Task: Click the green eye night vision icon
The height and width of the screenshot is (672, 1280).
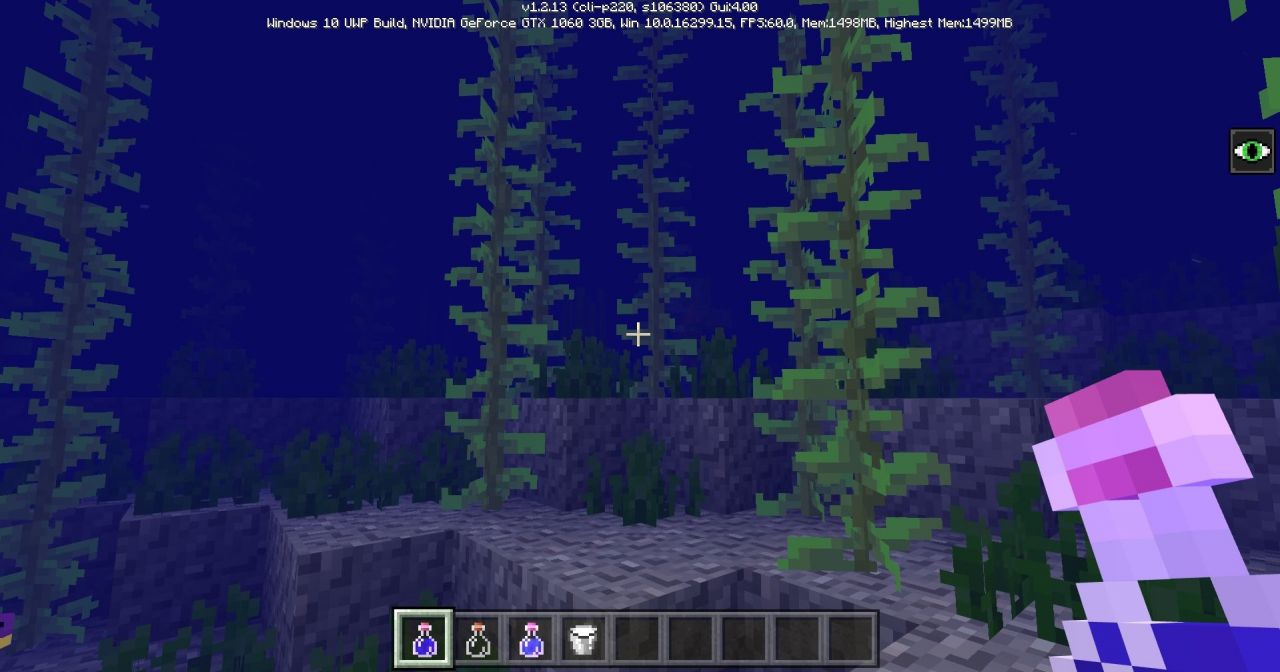Action: click(1251, 152)
